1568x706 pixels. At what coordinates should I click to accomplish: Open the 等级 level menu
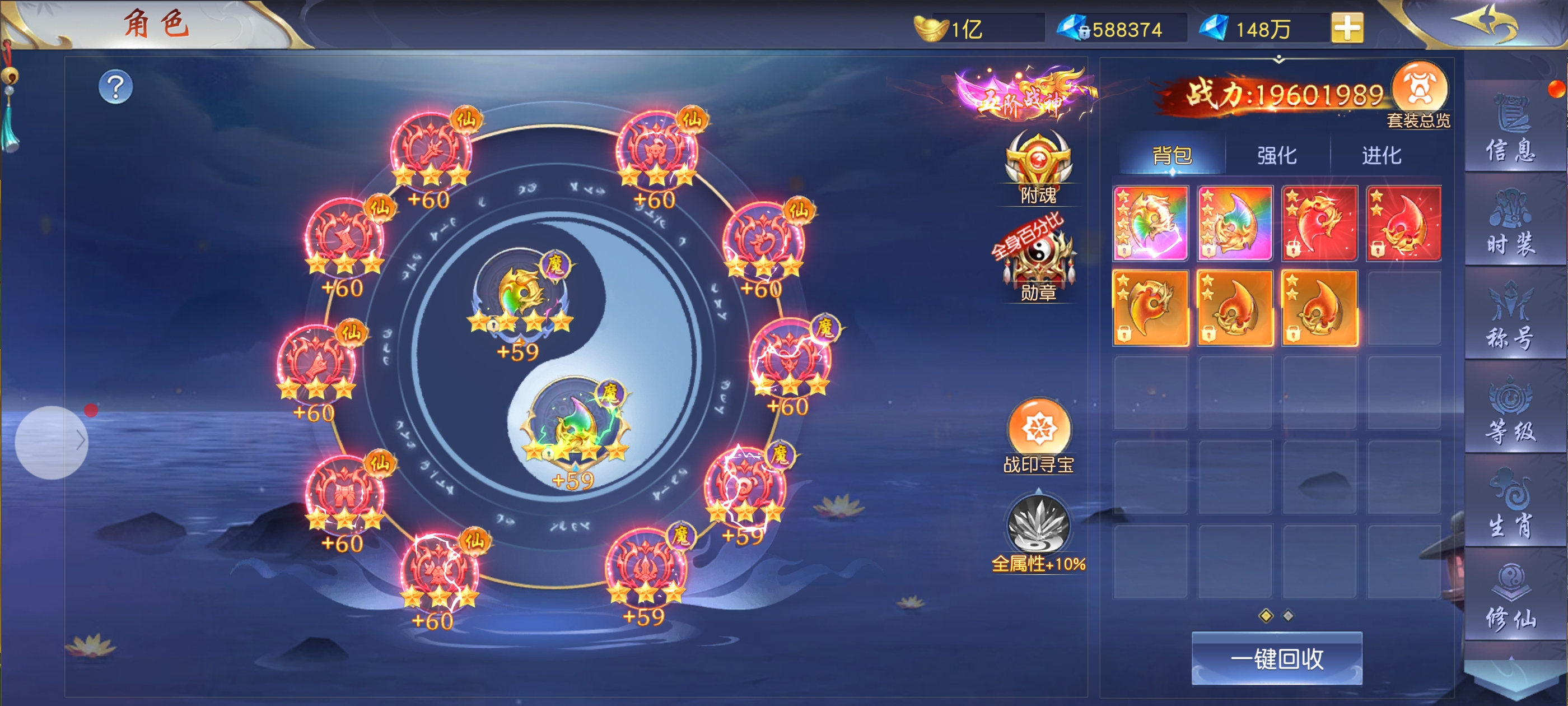(x=1511, y=410)
